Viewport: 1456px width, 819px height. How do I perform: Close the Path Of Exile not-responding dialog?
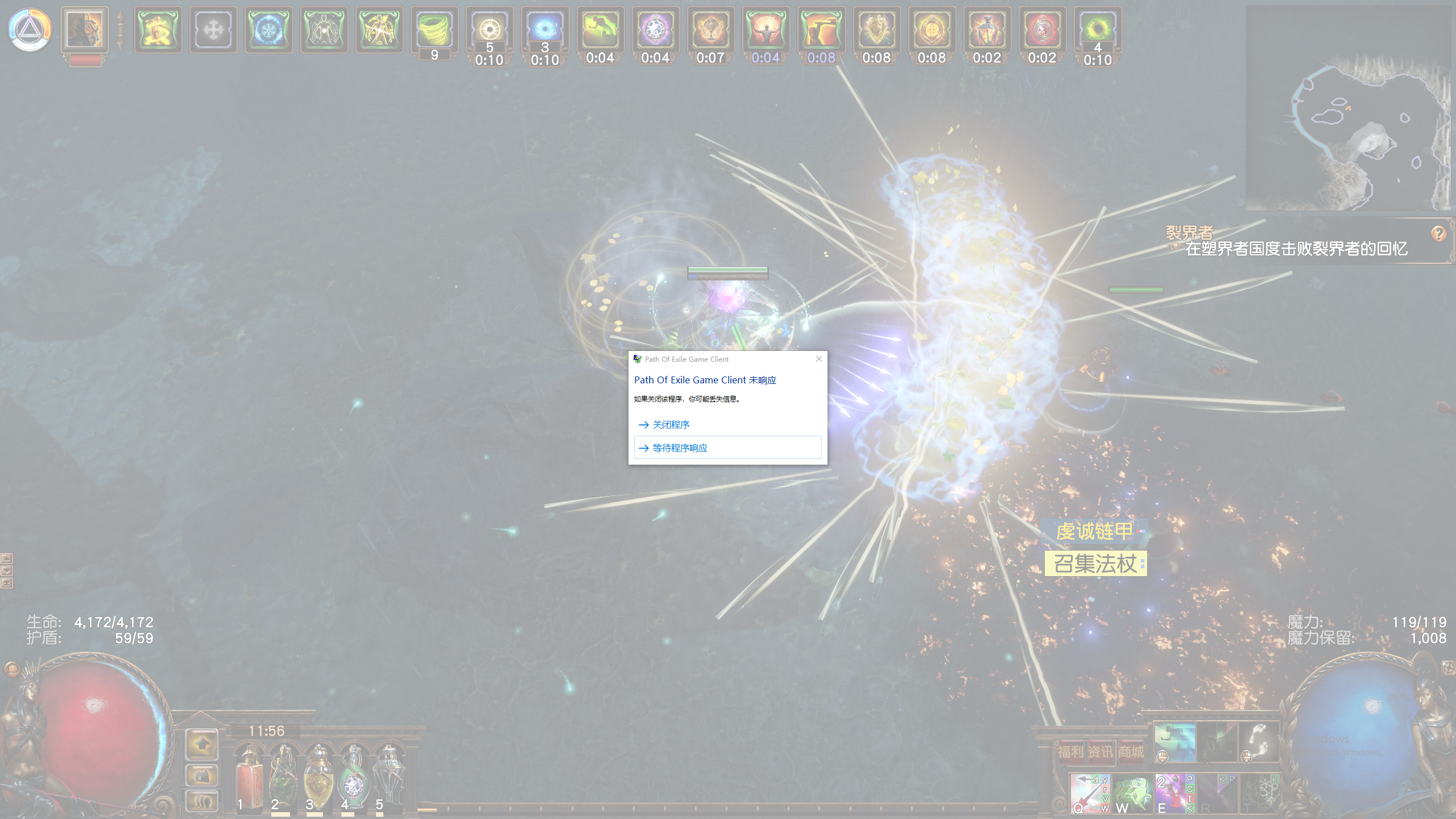coord(819,359)
